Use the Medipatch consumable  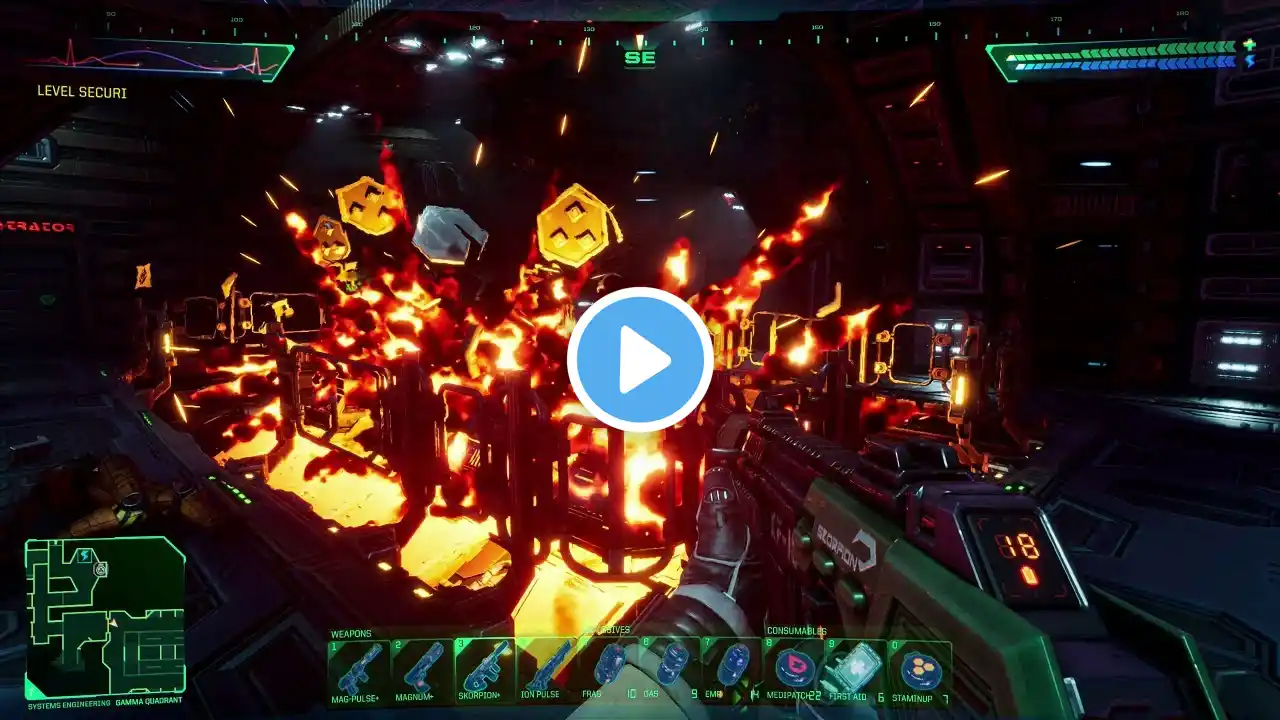coord(794,666)
